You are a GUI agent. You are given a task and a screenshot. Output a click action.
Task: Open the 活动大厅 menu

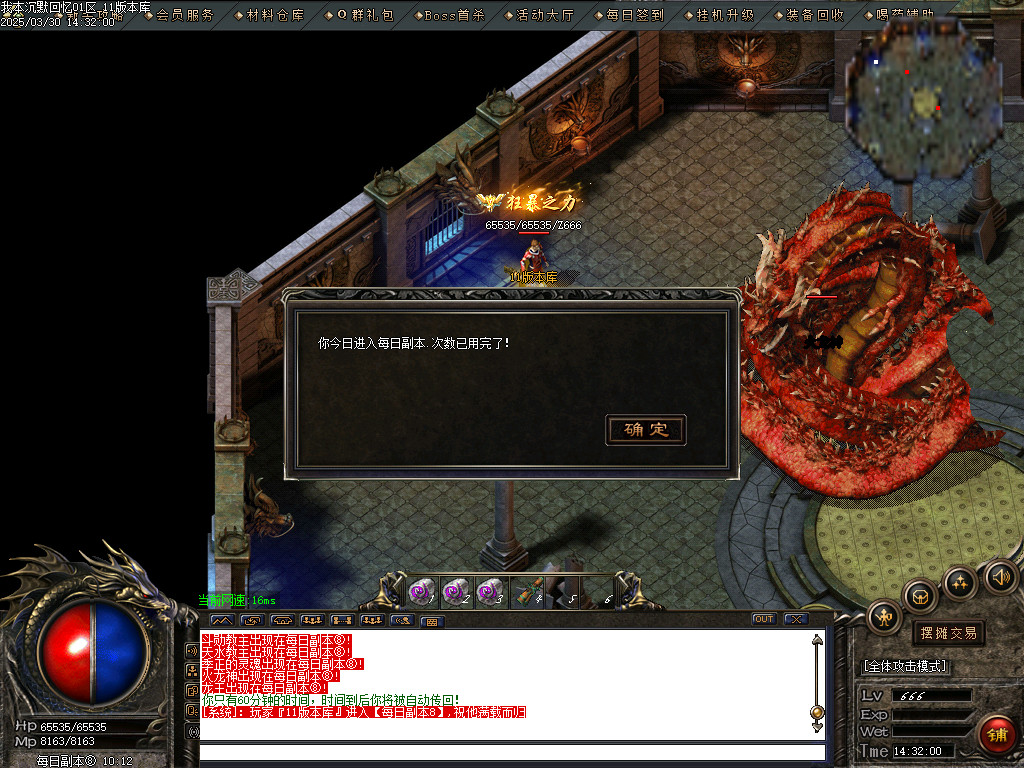545,15
